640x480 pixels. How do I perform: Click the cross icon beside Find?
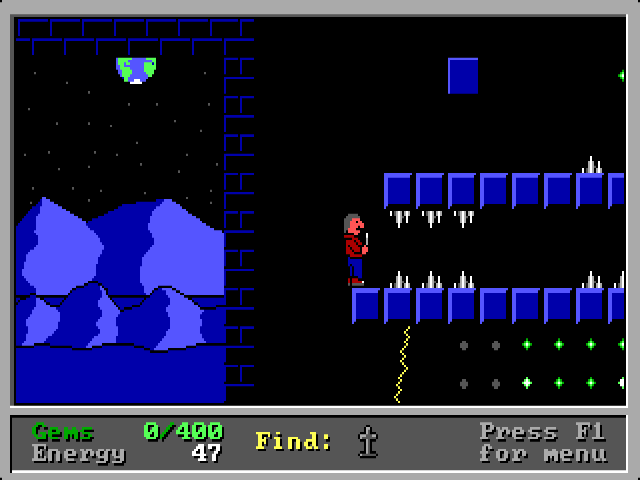[368, 441]
